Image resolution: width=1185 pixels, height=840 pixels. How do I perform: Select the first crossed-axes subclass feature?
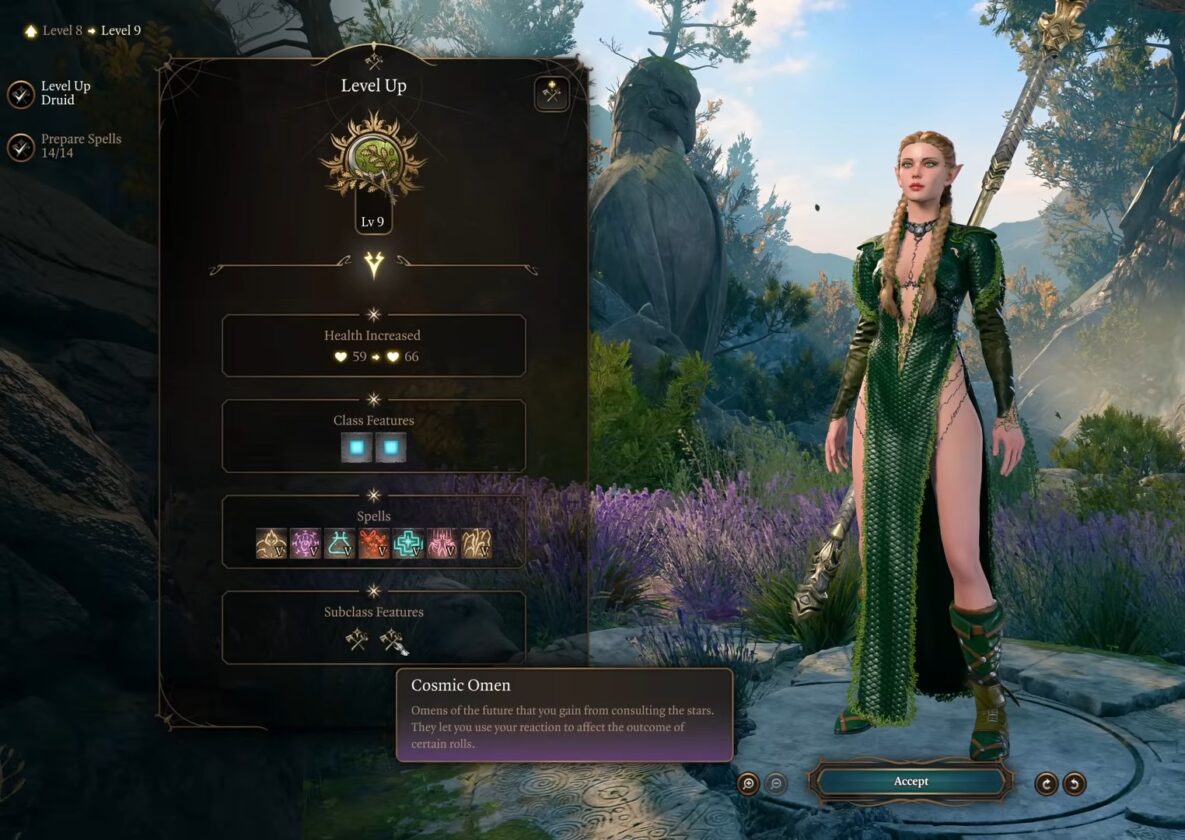[357, 639]
